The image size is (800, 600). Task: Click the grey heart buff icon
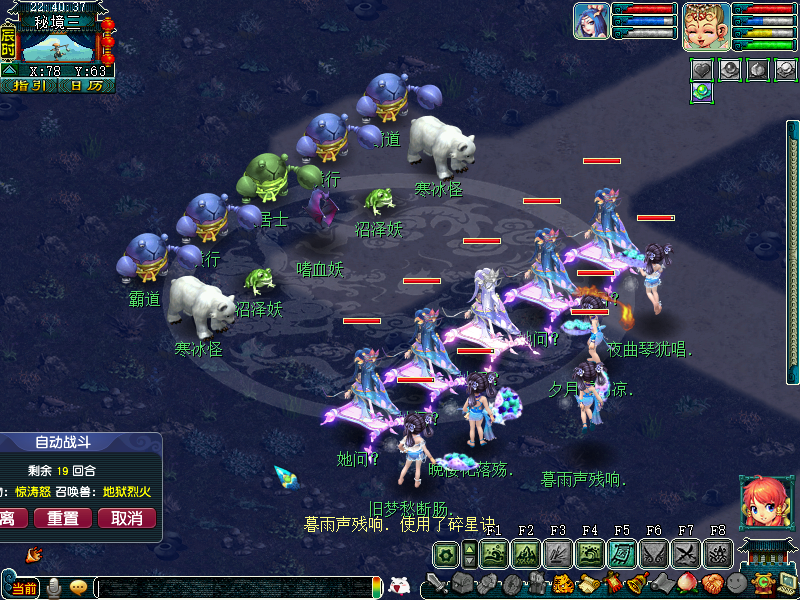702,69
